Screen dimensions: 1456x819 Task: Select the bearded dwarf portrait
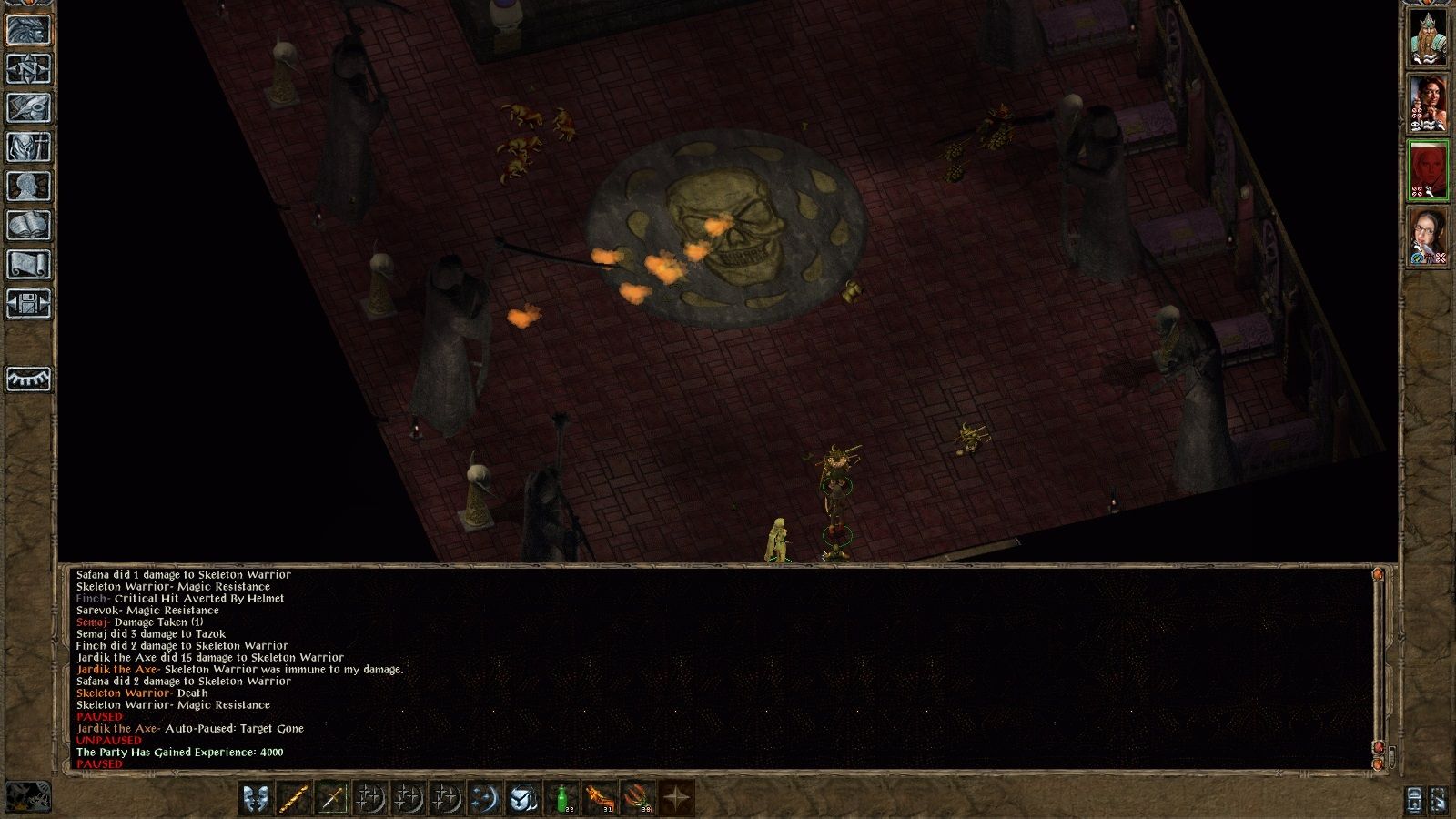[x=1428, y=37]
